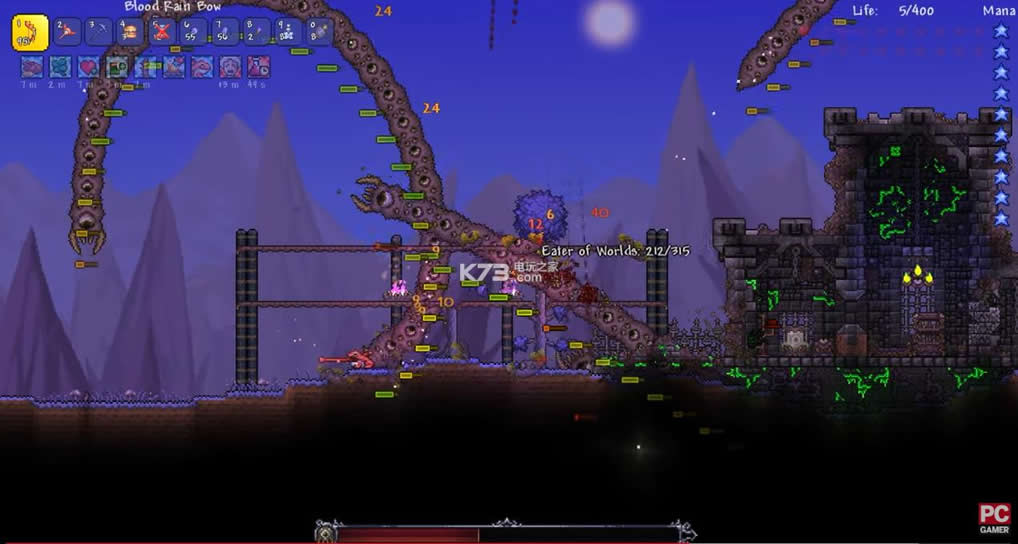Click the pink face buff icon
Screen dimensions: 1018x544
point(230,67)
